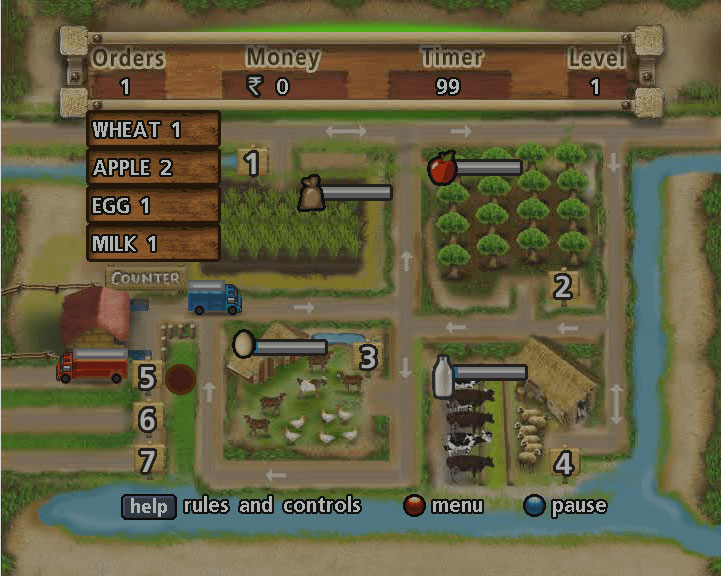This screenshot has height=576, width=721.
Task: Select the APPLE 2 order row
Action: [x=154, y=167]
